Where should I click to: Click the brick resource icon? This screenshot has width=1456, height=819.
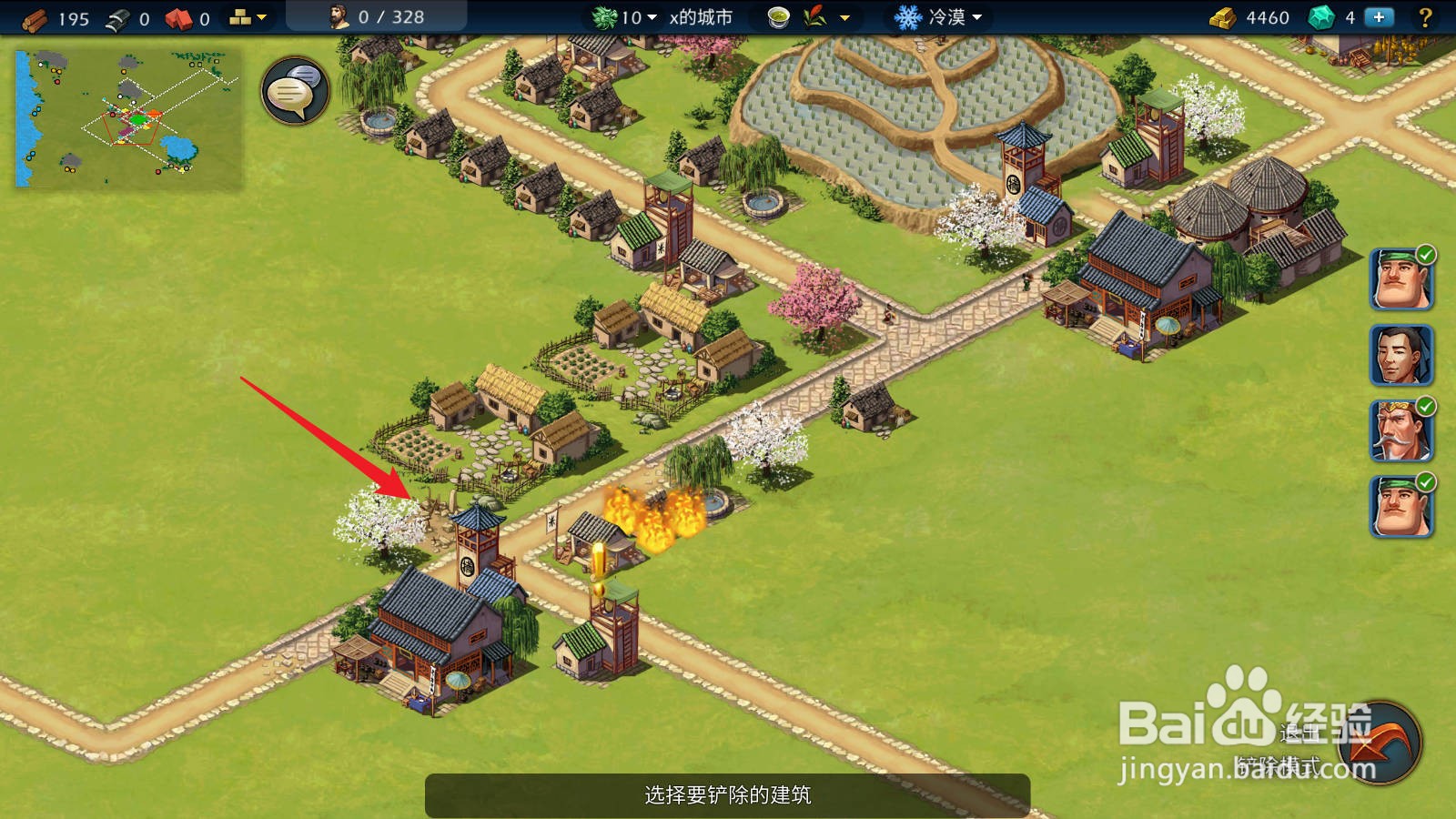(x=179, y=18)
